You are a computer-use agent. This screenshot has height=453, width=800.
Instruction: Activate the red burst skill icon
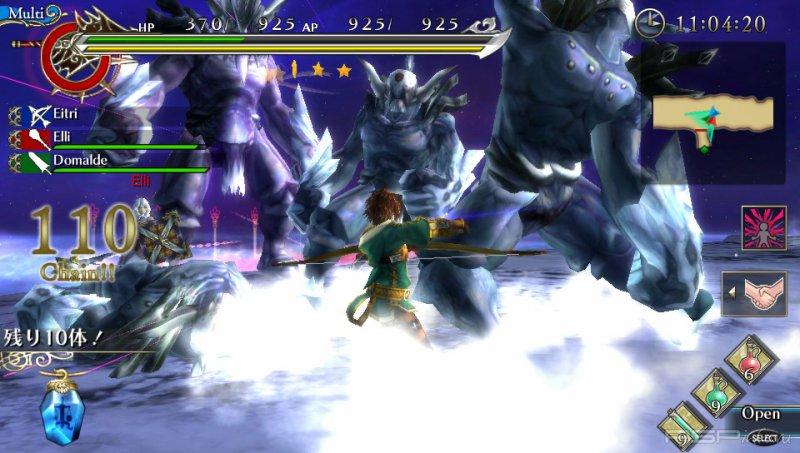point(764,228)
